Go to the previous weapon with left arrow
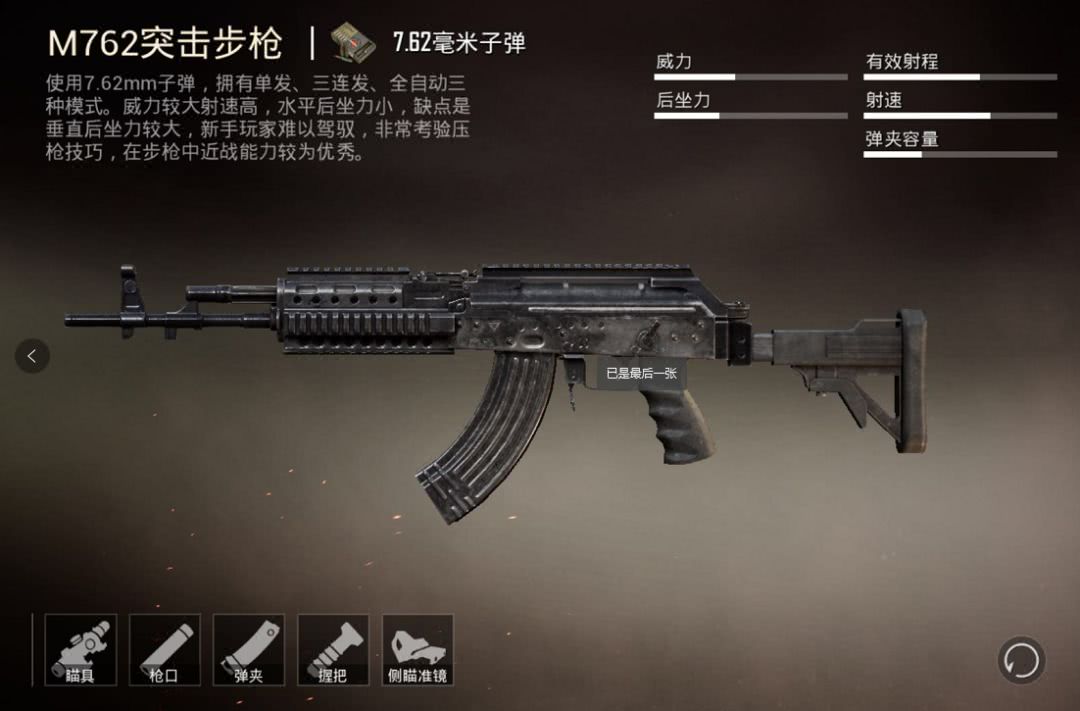The height and width of the screenshot is (711, 1080). 32,355
